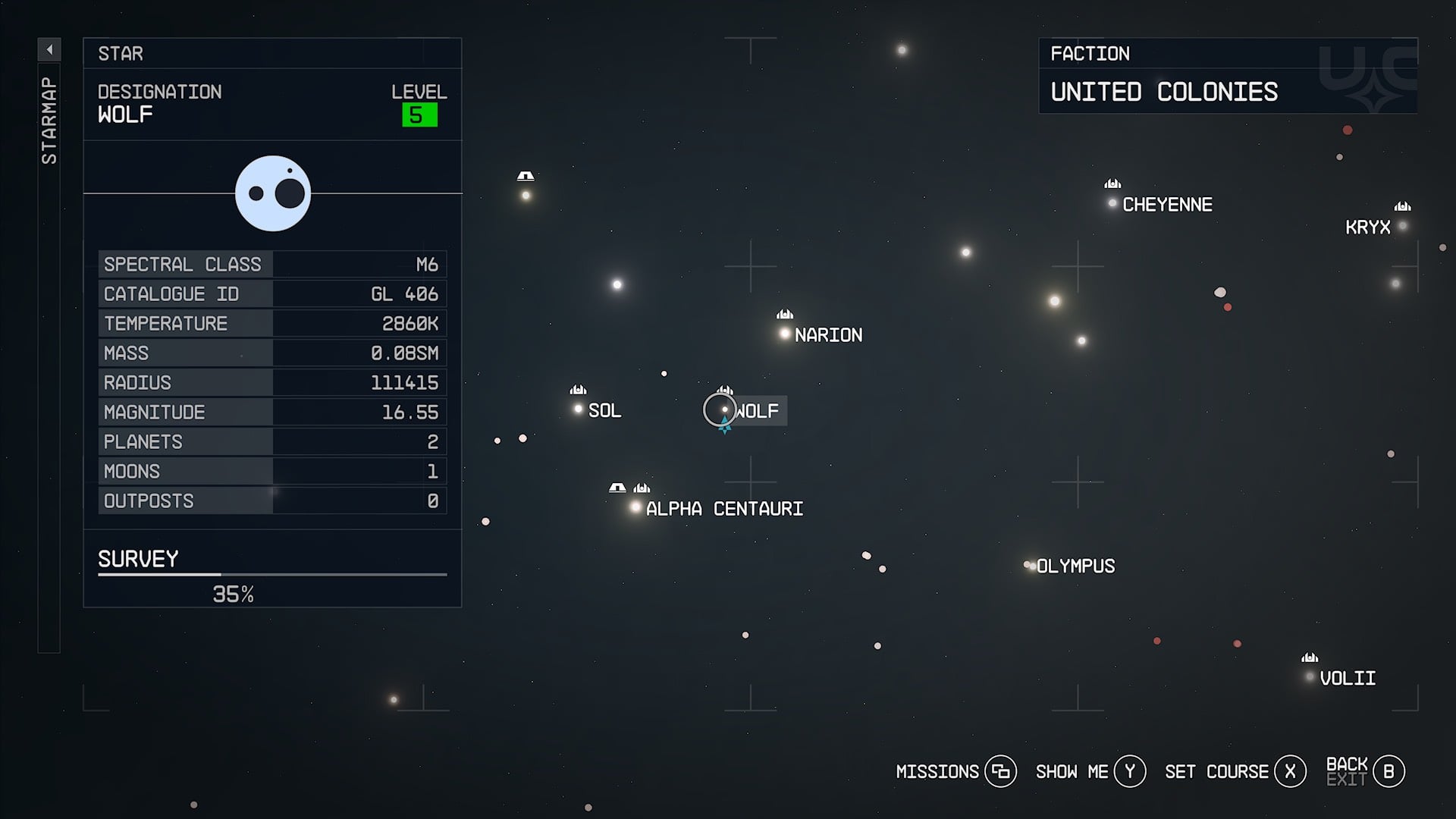Select the settlement icon above Kryx
The height and width of the screenshot is (819, 1456).
tap(1402, 206)
